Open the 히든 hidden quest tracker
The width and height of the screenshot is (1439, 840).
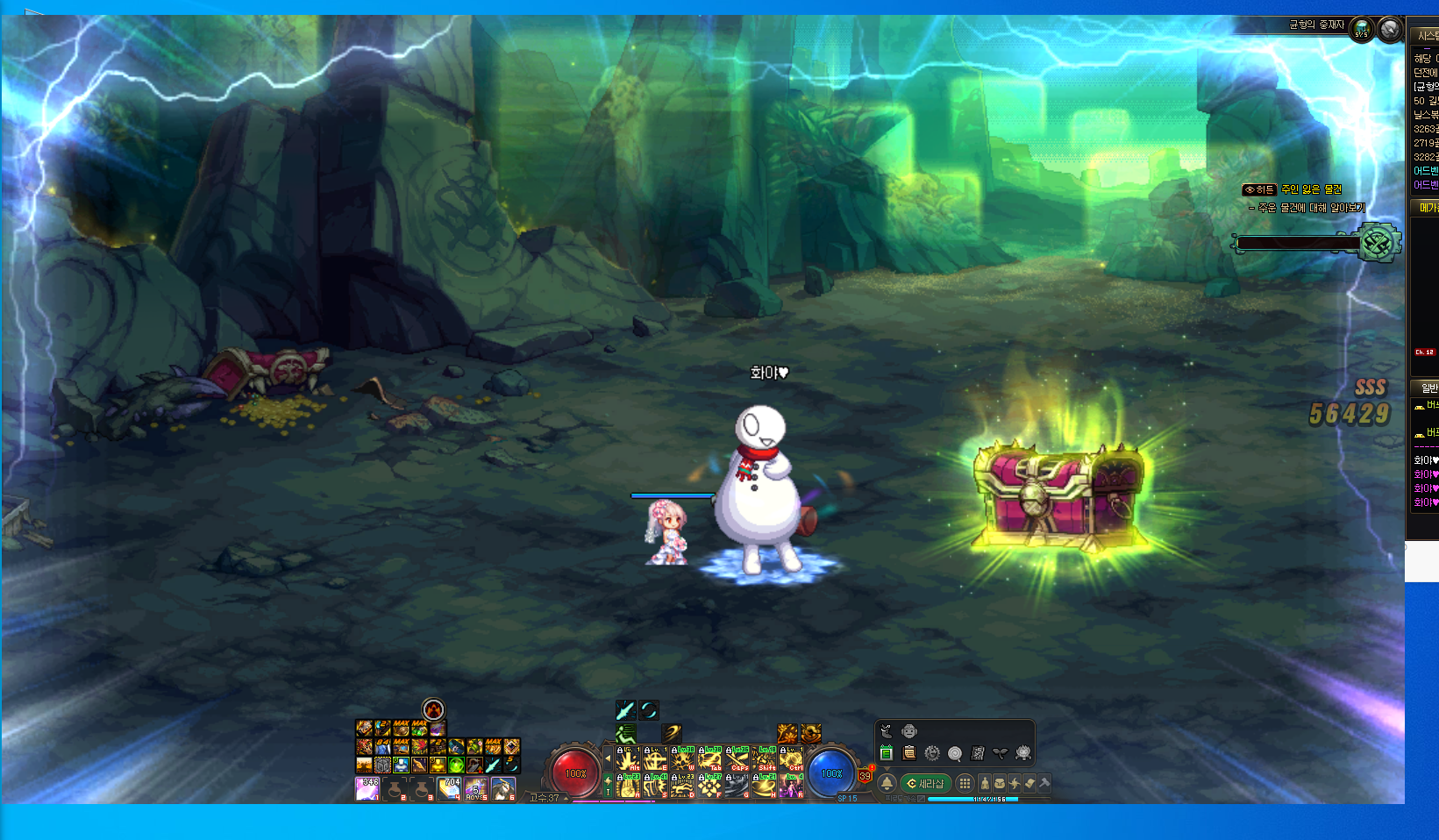click(1258, 189)
